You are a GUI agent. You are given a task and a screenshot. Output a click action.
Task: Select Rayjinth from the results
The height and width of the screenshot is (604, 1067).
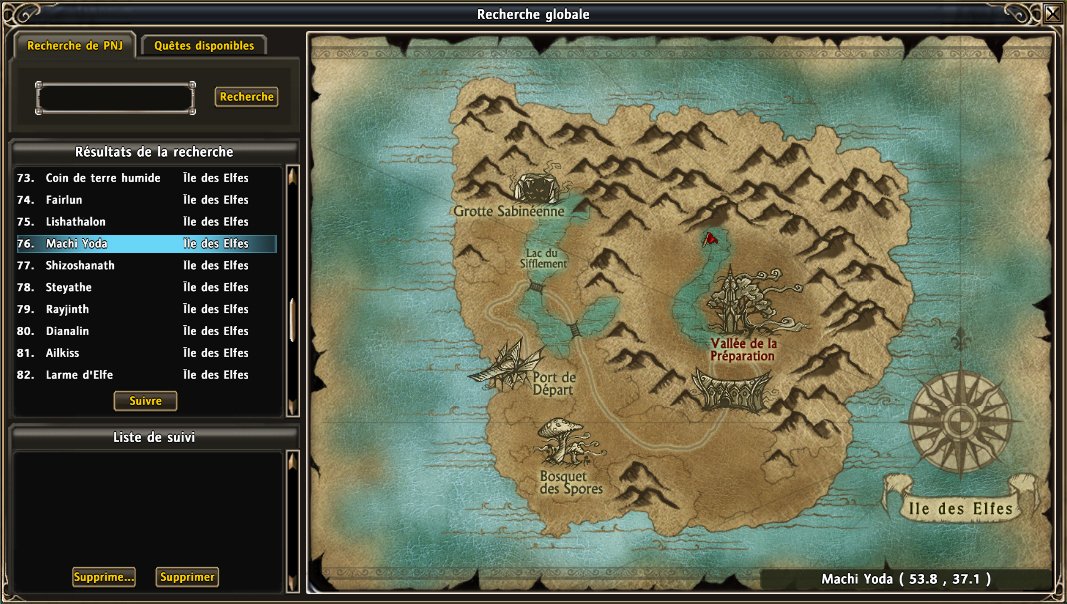(69, 310)
